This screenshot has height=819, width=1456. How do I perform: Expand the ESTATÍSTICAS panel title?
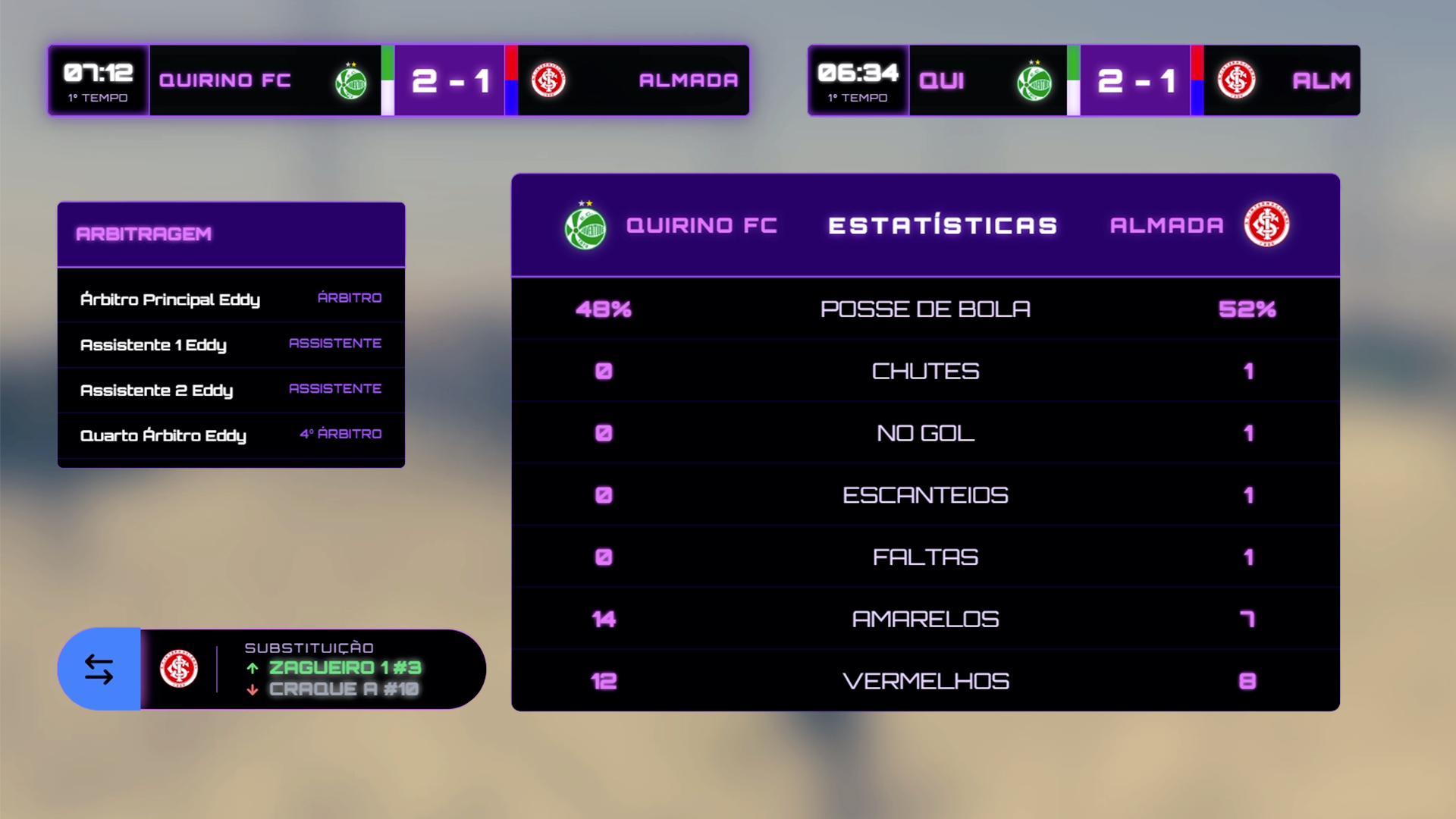pyautogui.click(x=942, y=224)
